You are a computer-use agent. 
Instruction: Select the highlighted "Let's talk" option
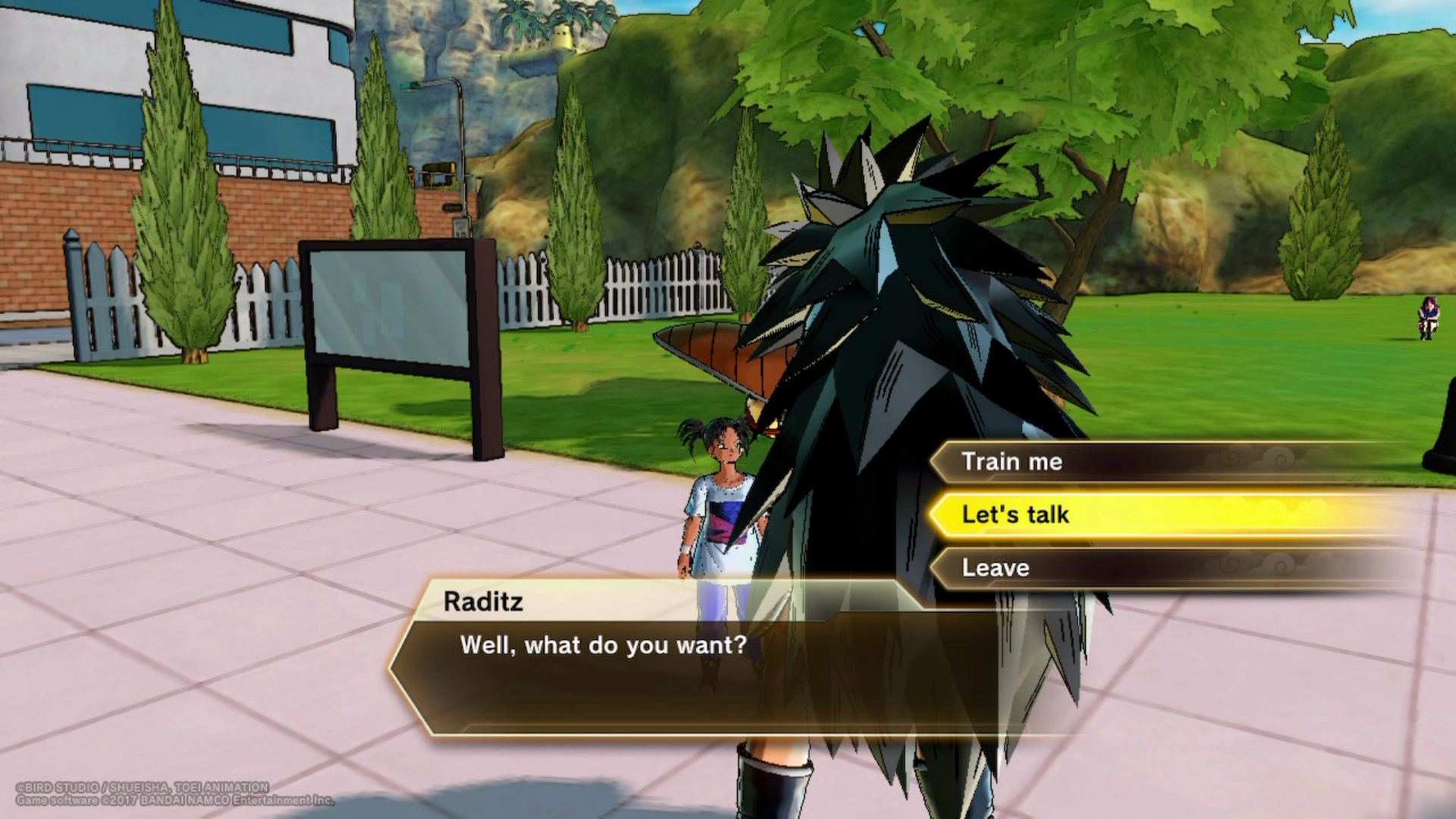[x=1015, y=515]
